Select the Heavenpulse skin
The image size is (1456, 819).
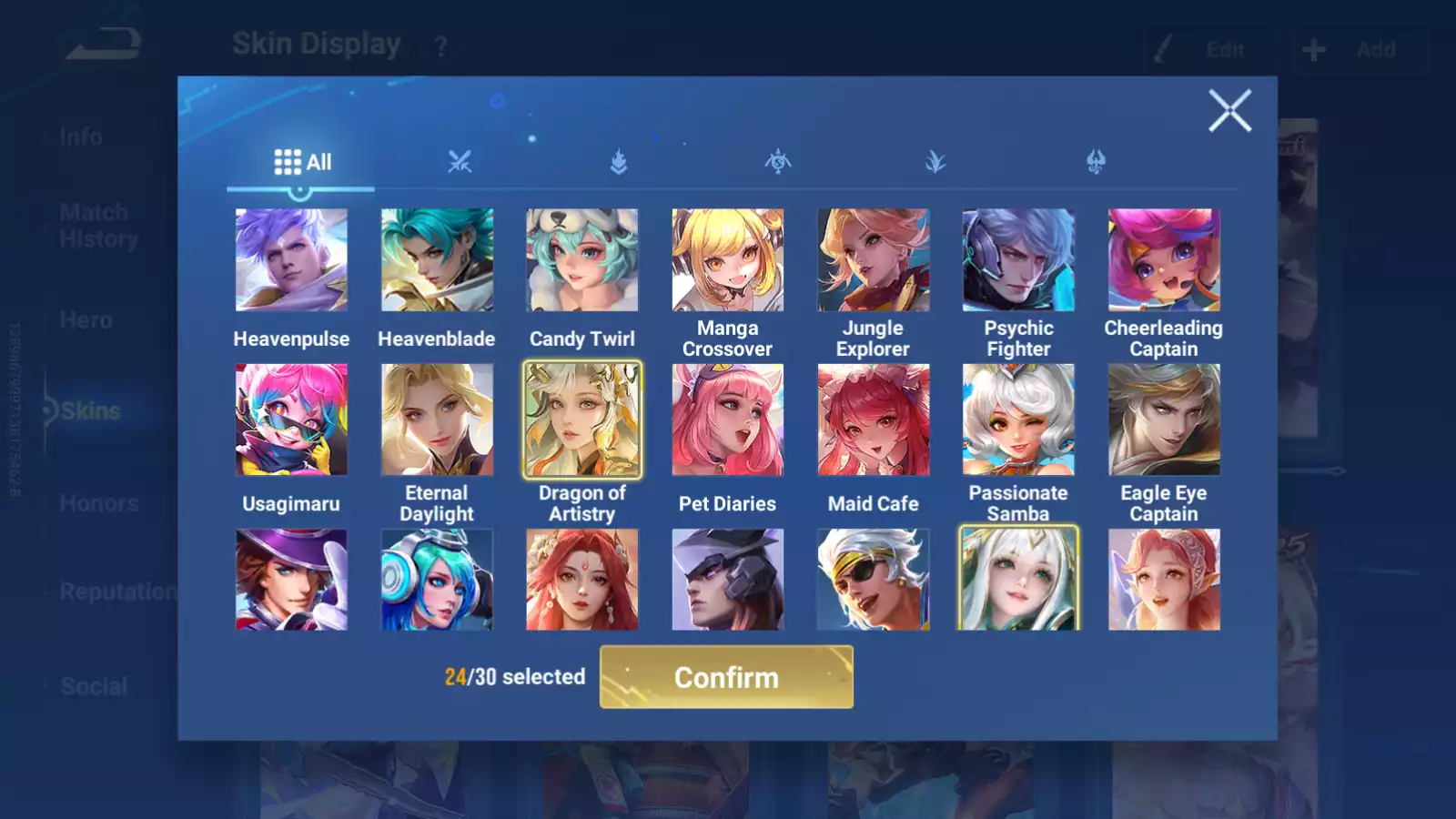291,259
